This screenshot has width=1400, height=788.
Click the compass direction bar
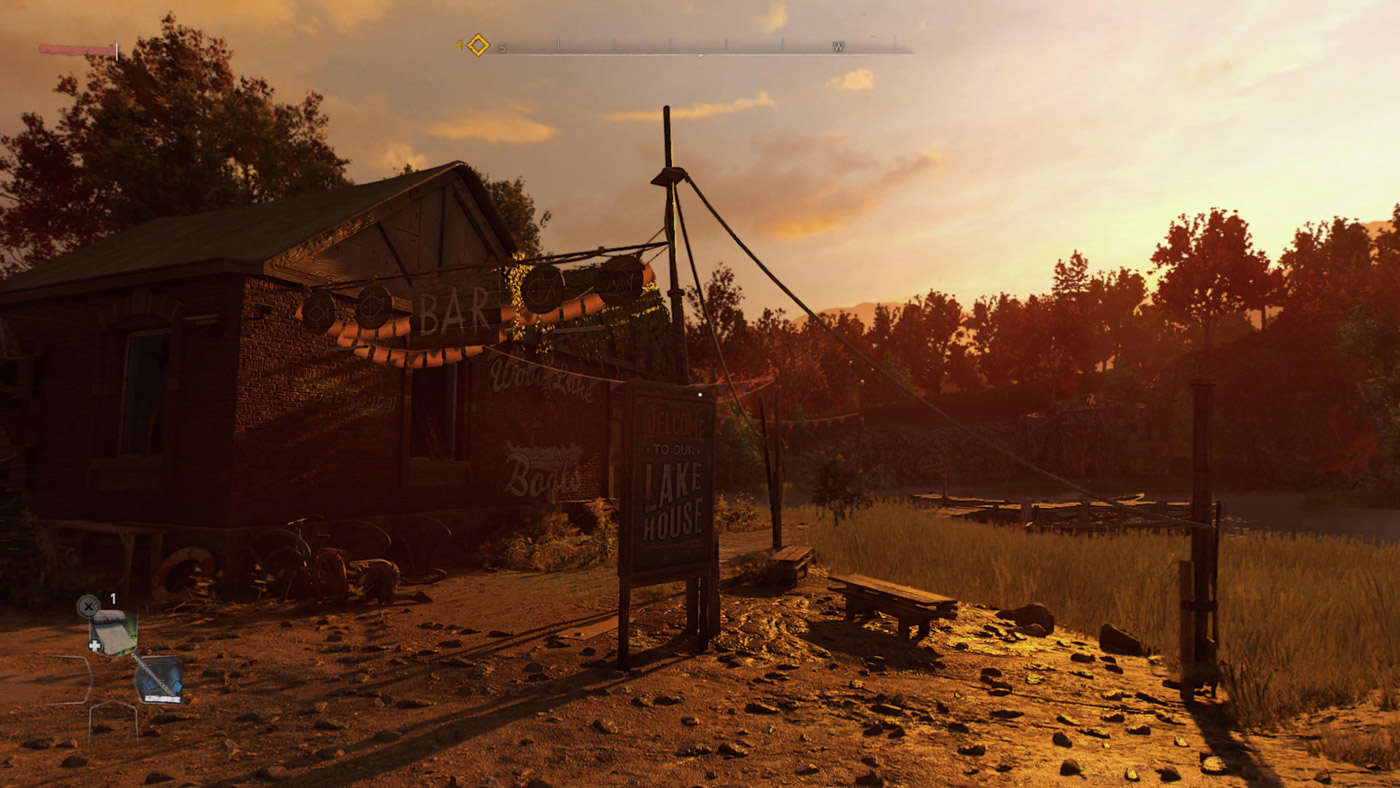click(x=700, y=46)
